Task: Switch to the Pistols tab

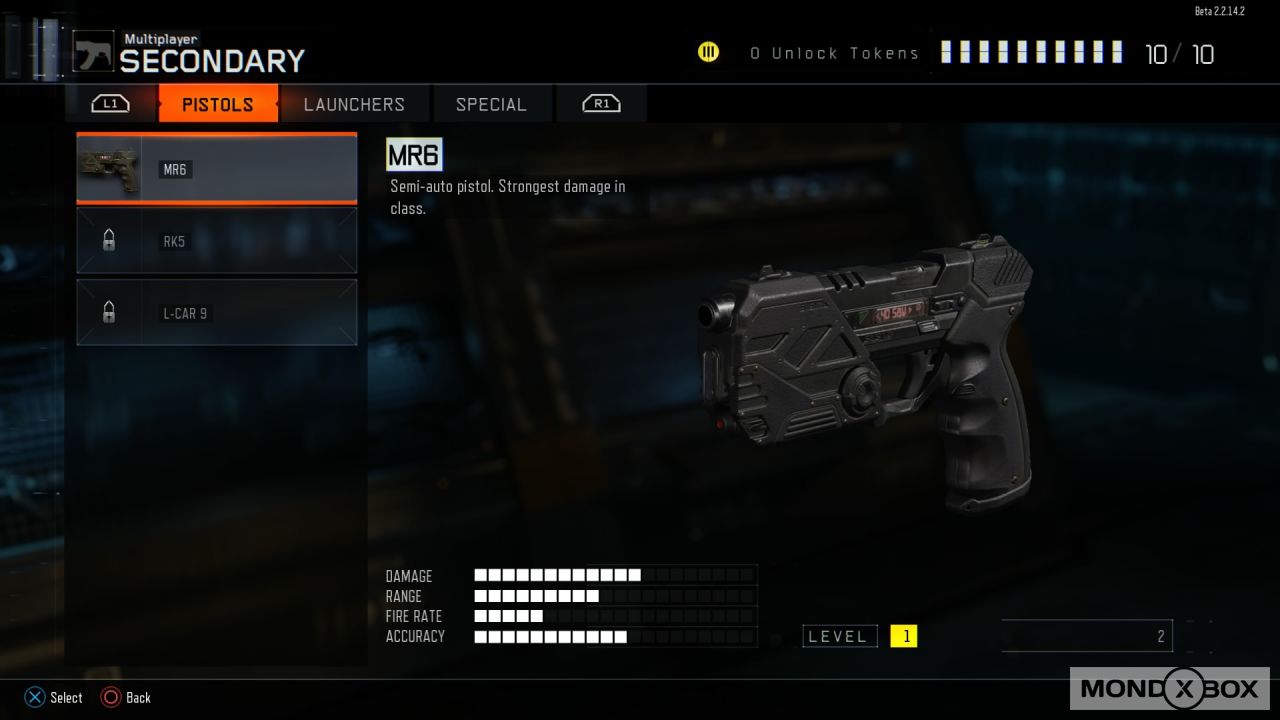Action: (x=218, y=104)
